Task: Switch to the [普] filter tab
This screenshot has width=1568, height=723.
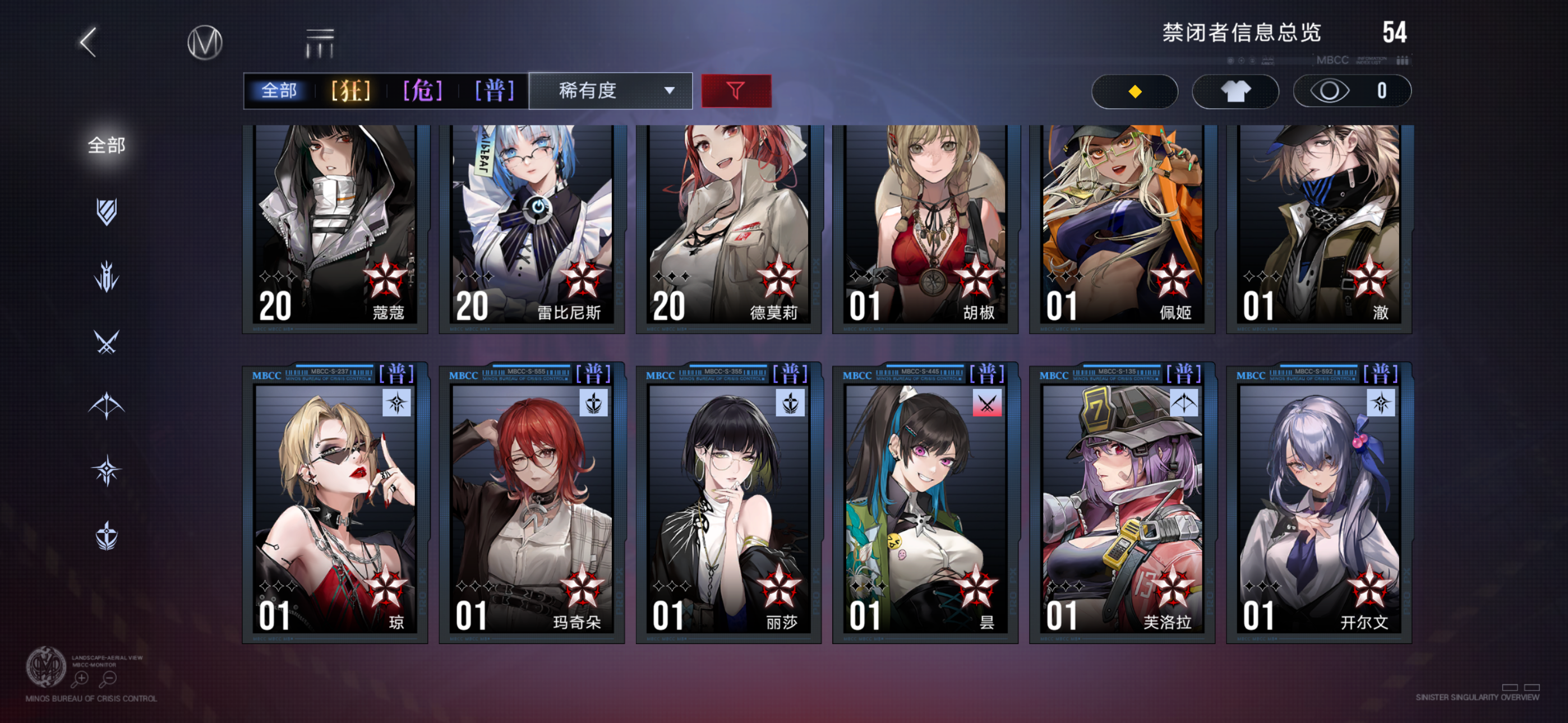Action: point(494,91)
